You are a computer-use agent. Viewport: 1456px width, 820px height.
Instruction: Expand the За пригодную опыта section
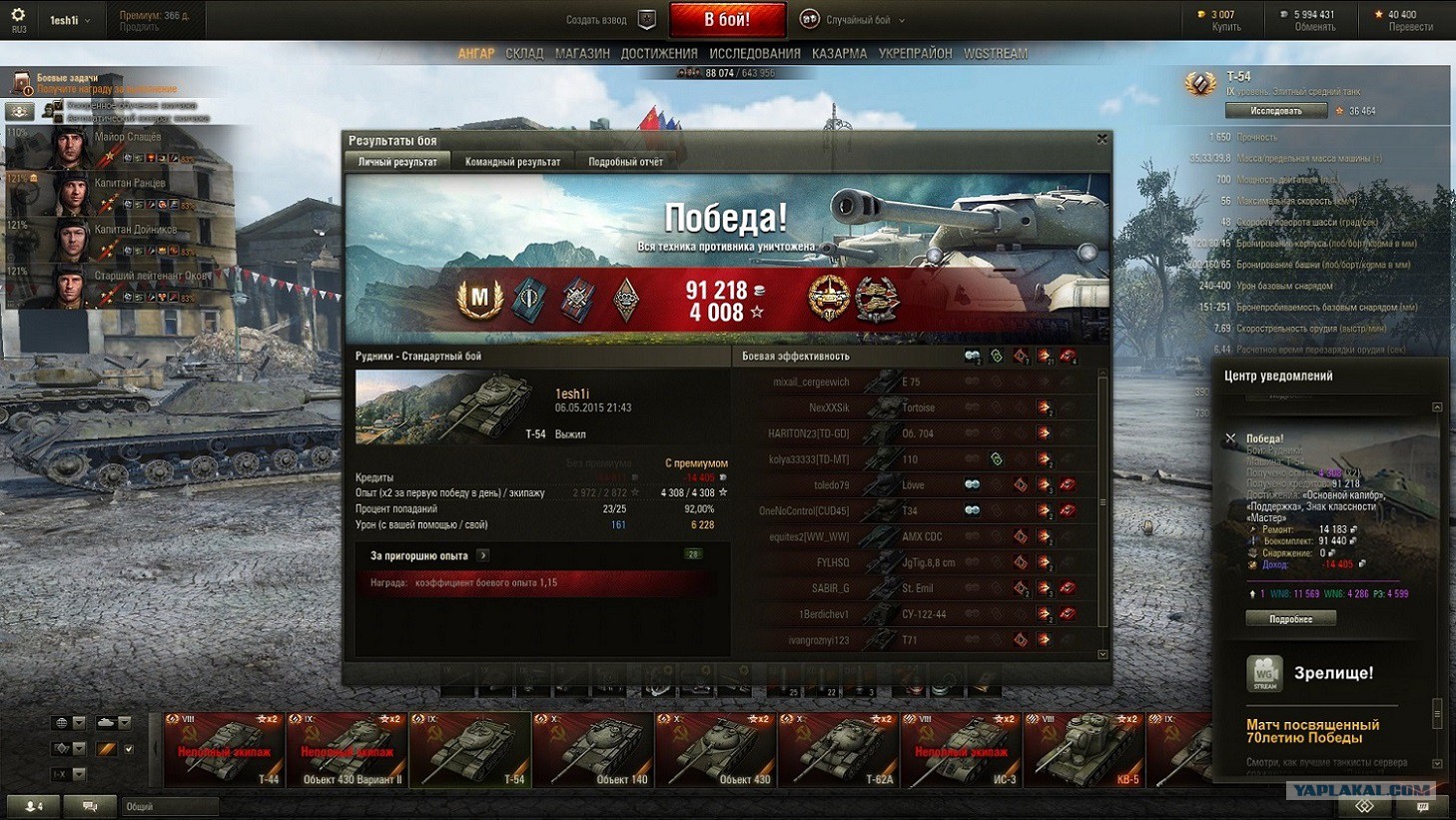point(483,555)
